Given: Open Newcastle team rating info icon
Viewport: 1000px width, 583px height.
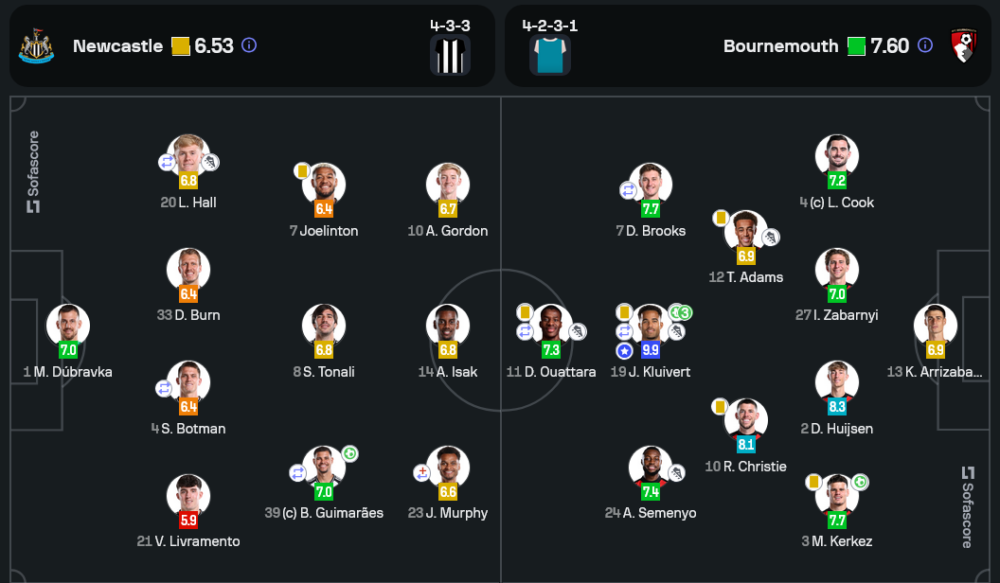Looking at the screenshot, I should (249, 46).
